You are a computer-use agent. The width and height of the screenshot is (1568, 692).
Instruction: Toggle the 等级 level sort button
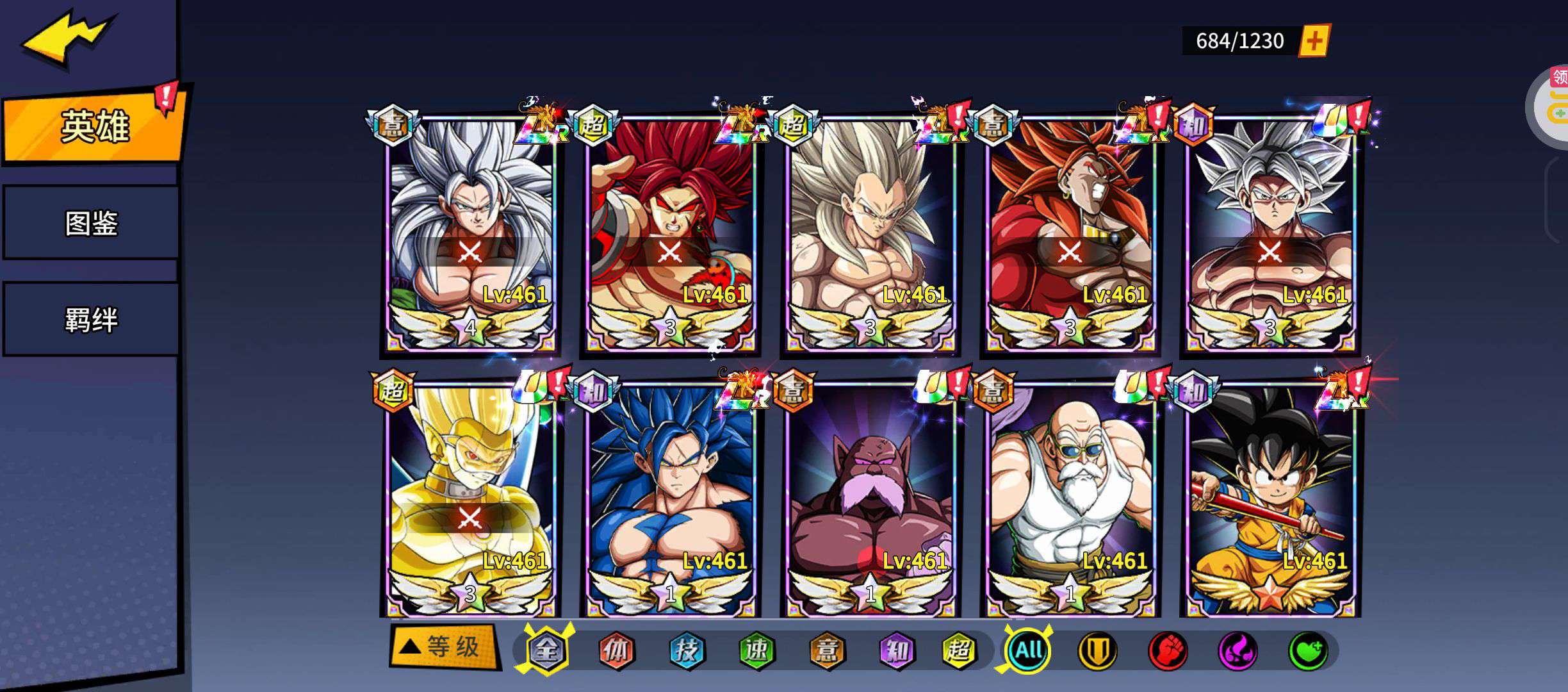(443, 647)
